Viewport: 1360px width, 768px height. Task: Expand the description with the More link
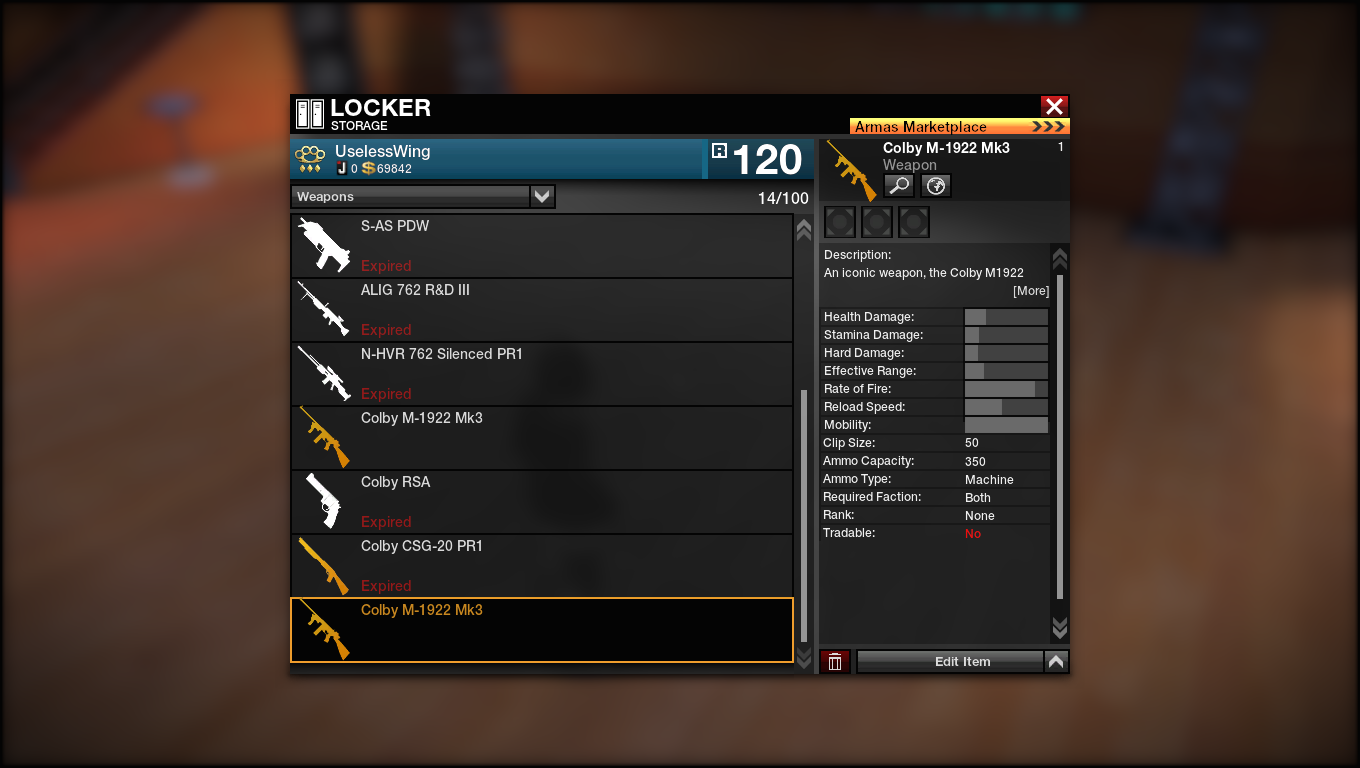point(1031,291)
